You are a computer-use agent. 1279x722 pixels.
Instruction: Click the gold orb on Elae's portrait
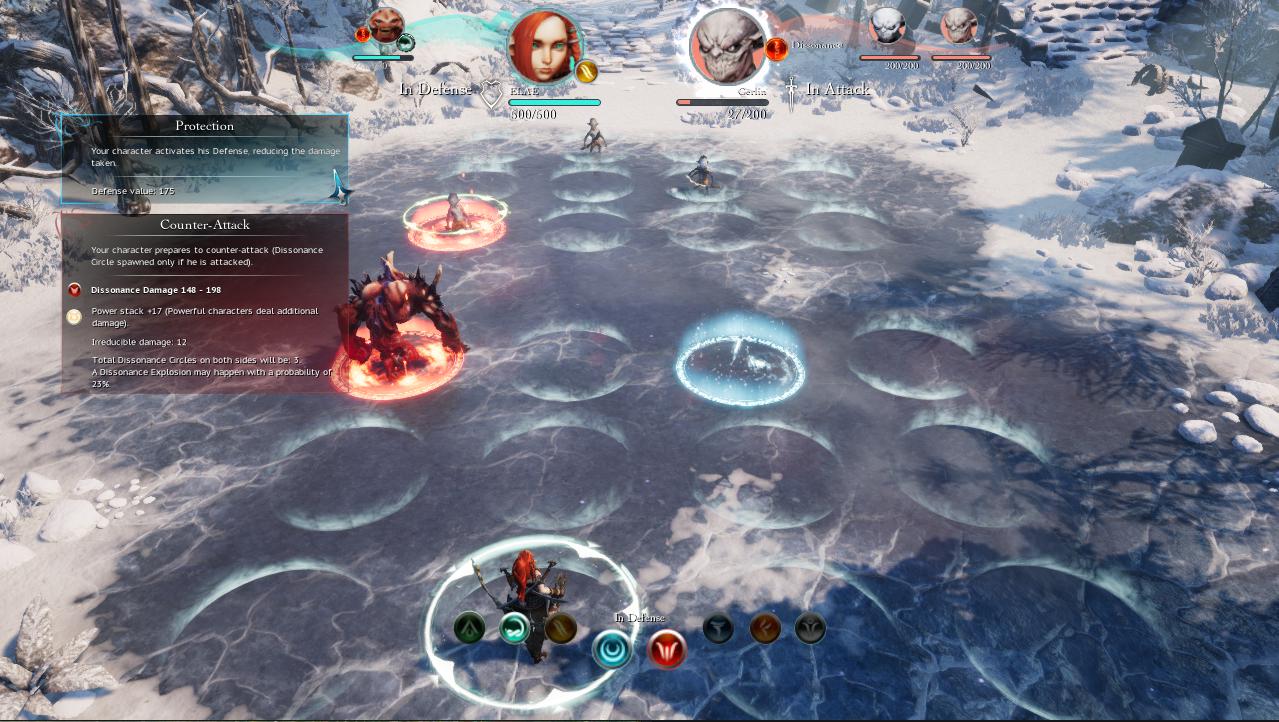tap(586, 71)
